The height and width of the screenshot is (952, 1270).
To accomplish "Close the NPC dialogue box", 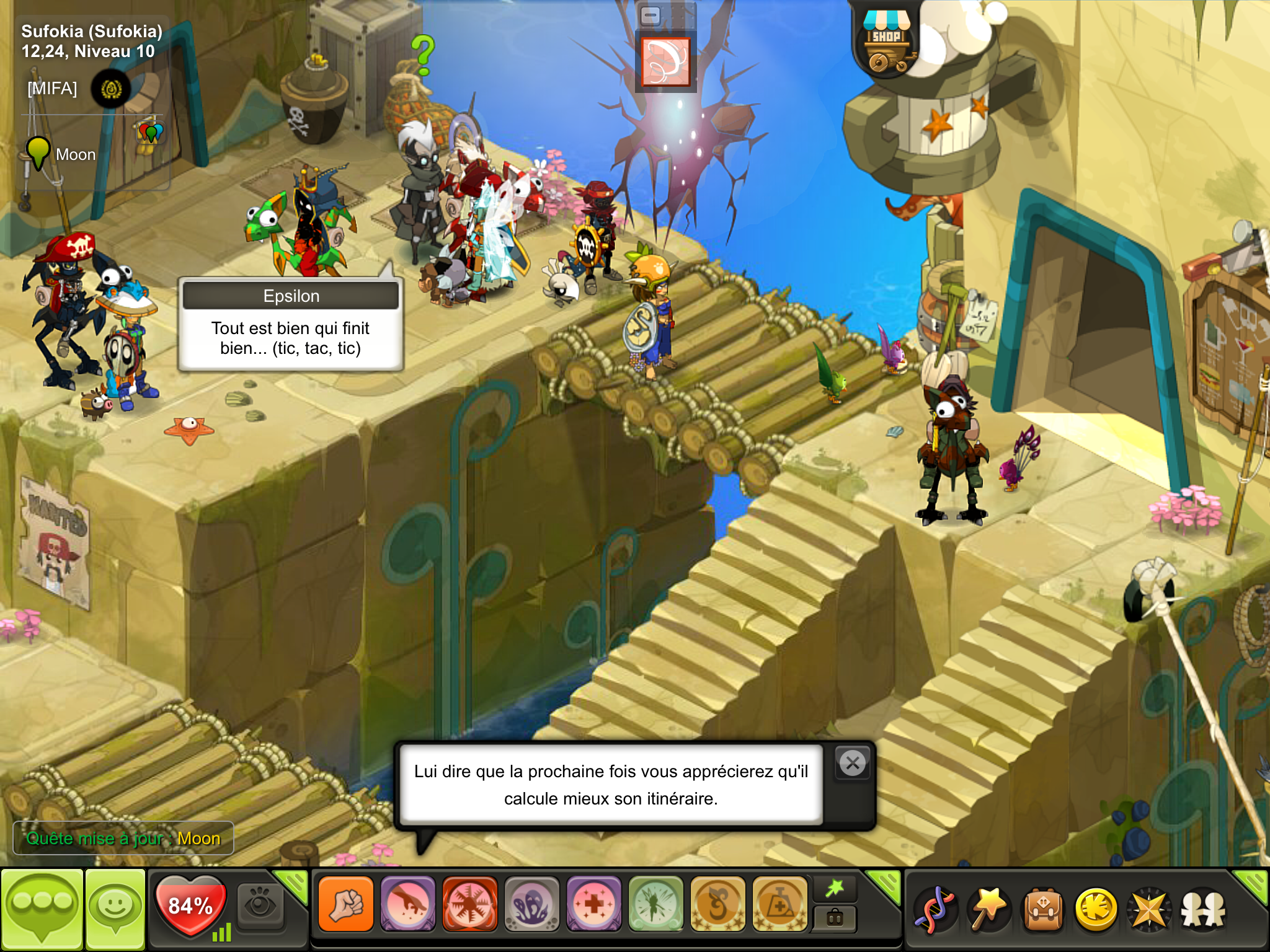I will tap(853, 763).
